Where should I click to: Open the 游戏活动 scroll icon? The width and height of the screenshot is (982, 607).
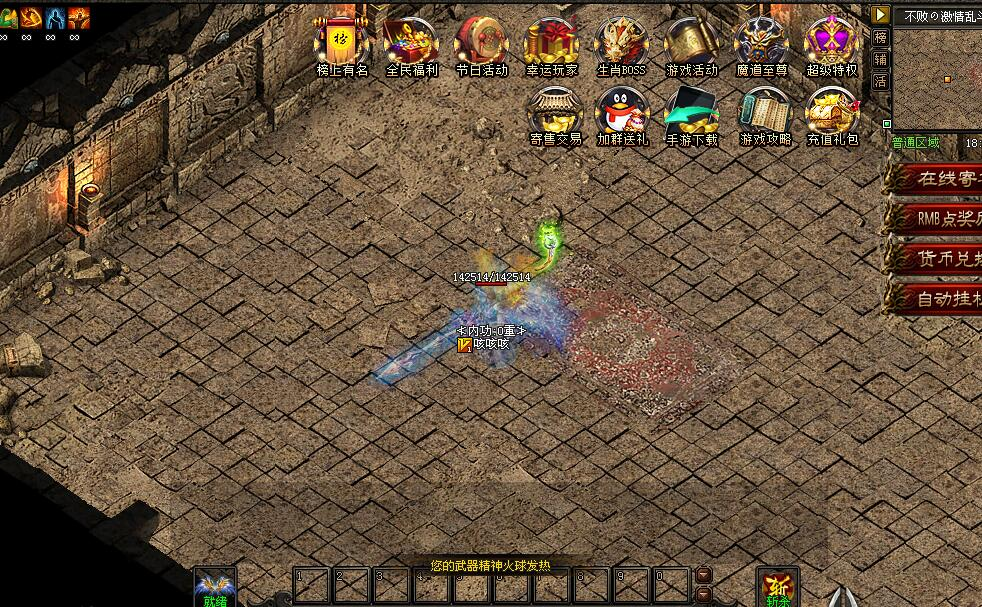click(x=692, y=44)
